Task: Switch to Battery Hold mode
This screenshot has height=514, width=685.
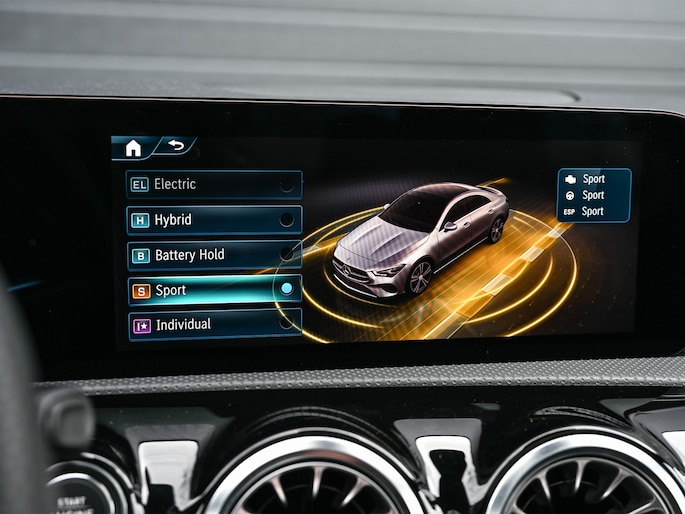Action: pos(214,255)
